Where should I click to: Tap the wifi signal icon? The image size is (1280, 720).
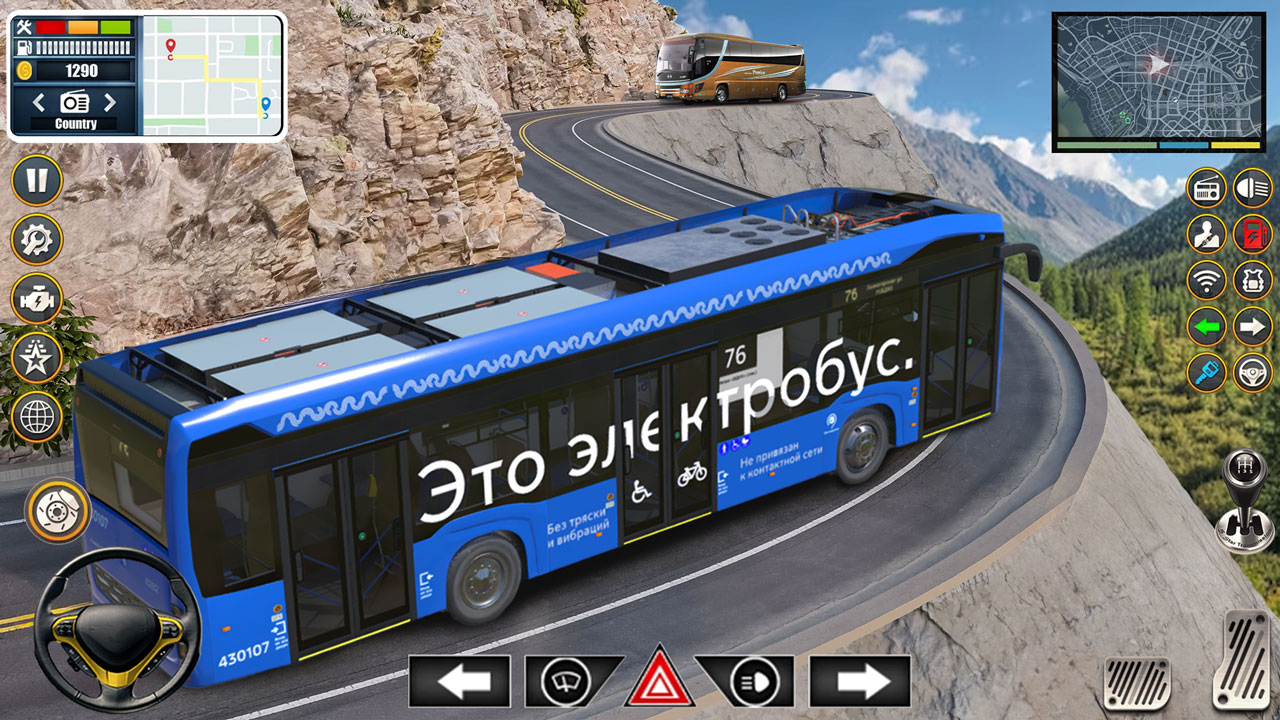tap(1205, 280)
